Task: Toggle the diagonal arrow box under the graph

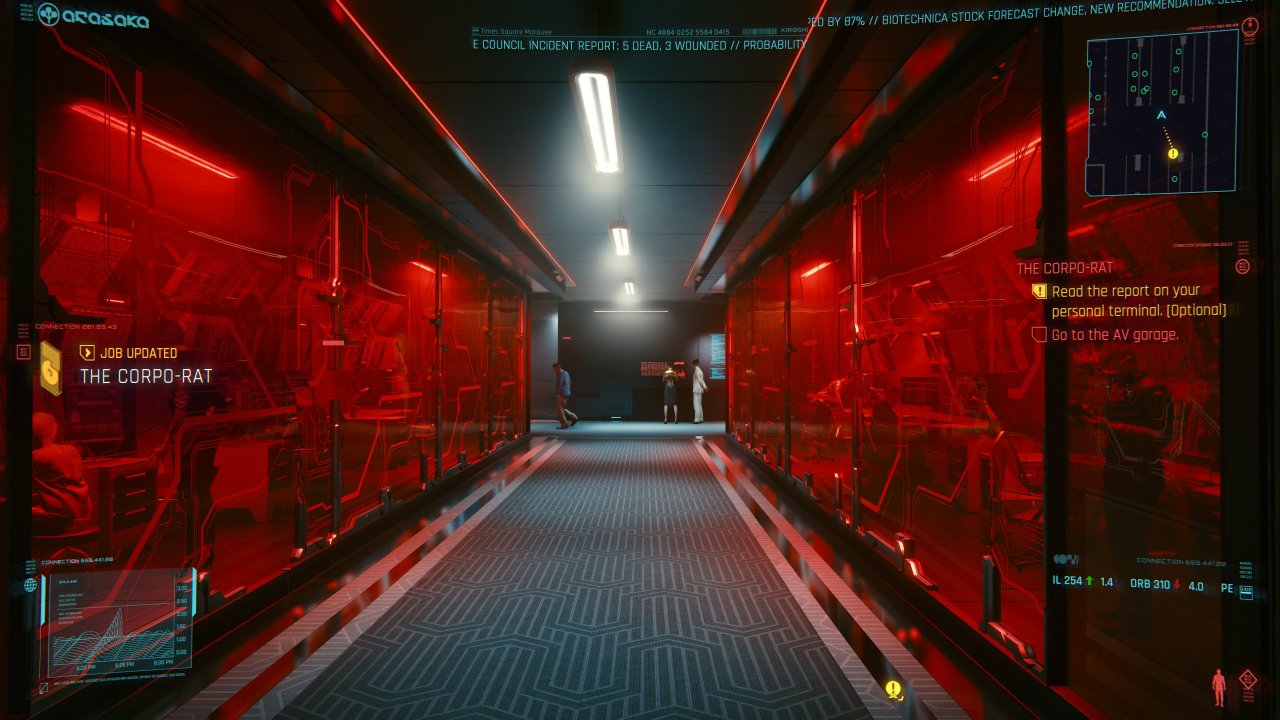Action: point(44,687)
